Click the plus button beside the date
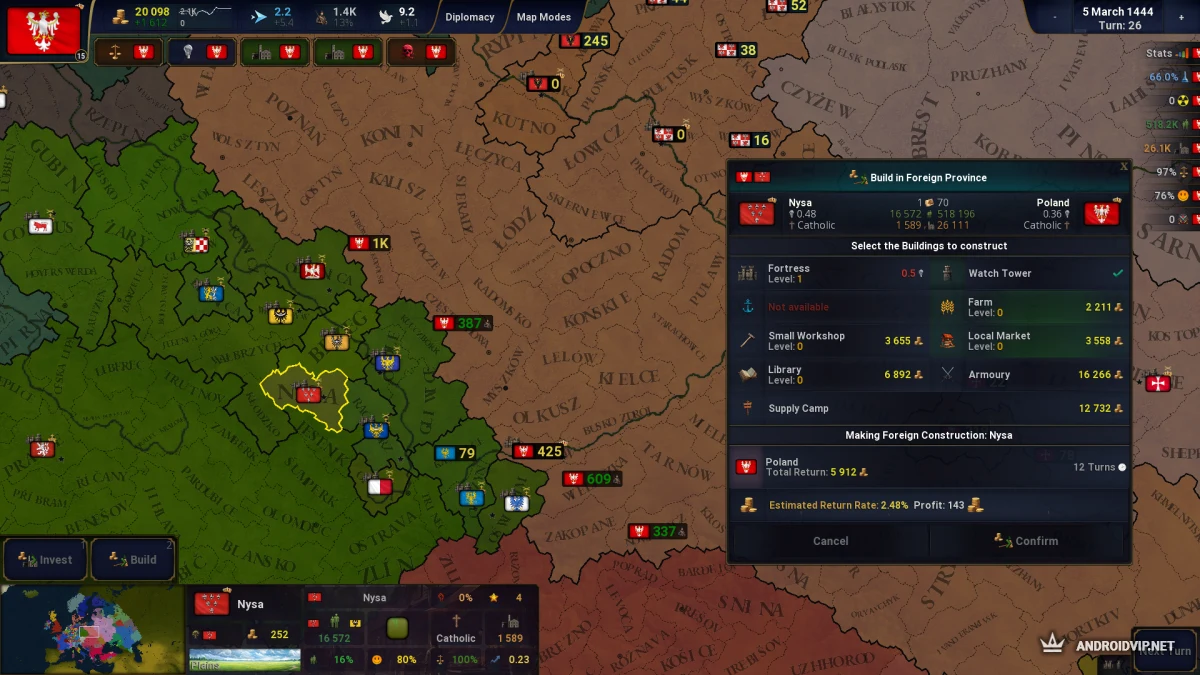Viewport: 1200px width, 675px height. tap(1180, 17)
